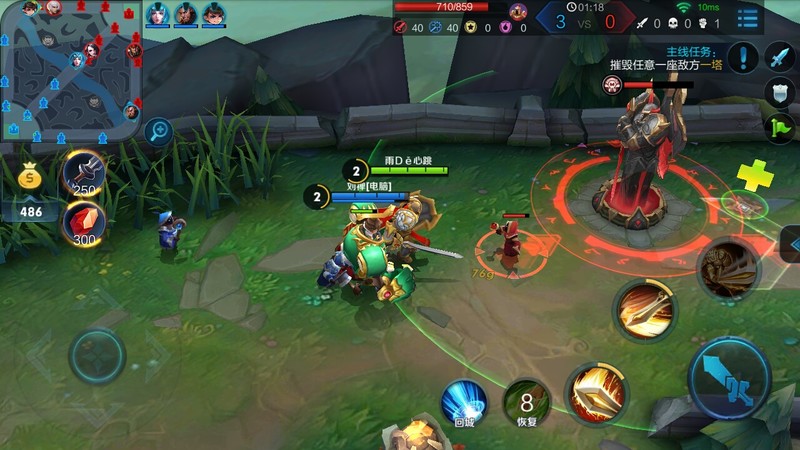Activate the 回城 recall ability

464,402
